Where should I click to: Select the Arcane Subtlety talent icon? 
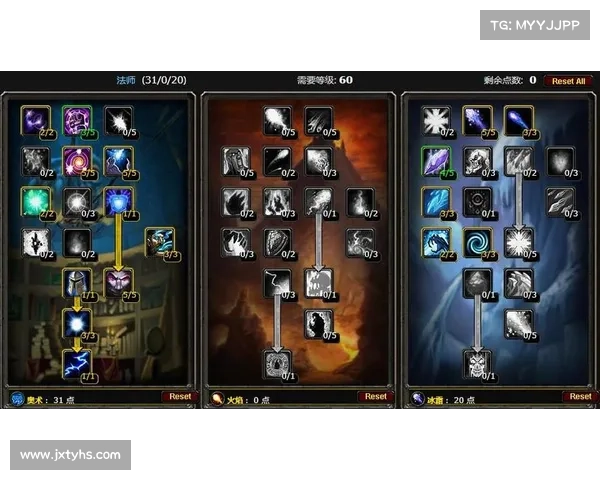click(x=35, y=120)
